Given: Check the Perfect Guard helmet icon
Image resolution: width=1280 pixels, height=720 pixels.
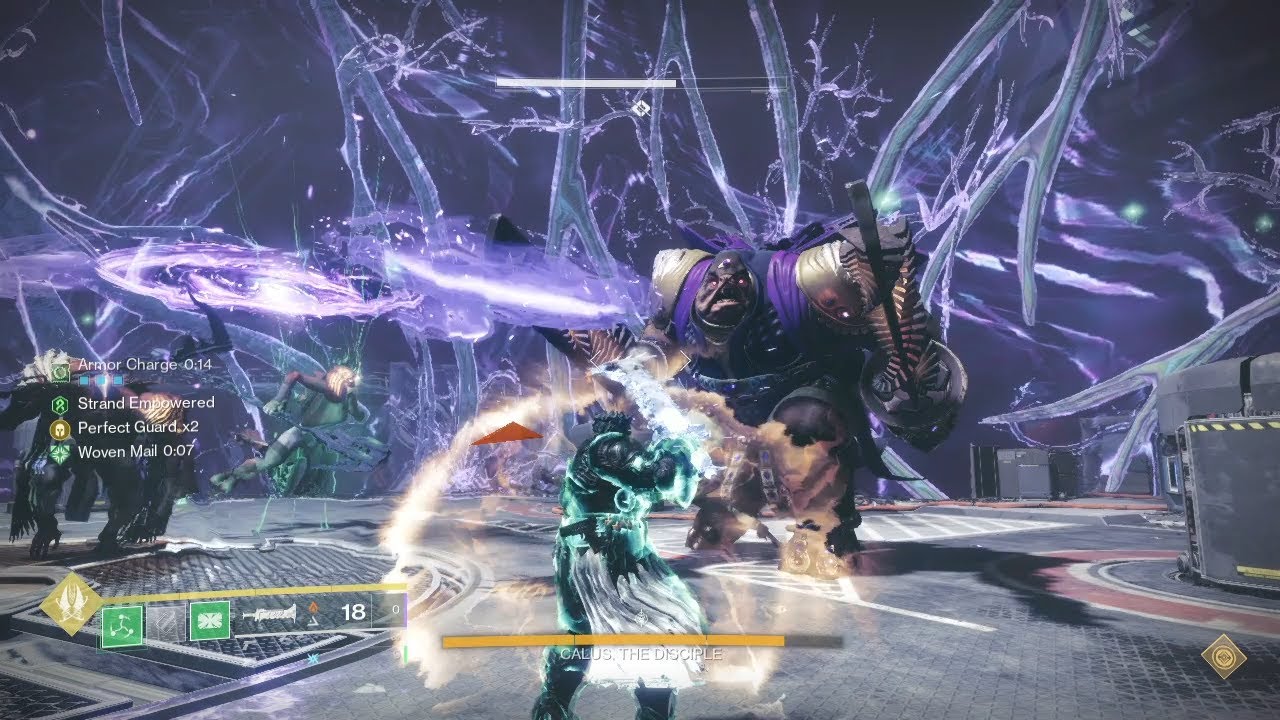Looking at the screenshot, I should coord(61,428).
